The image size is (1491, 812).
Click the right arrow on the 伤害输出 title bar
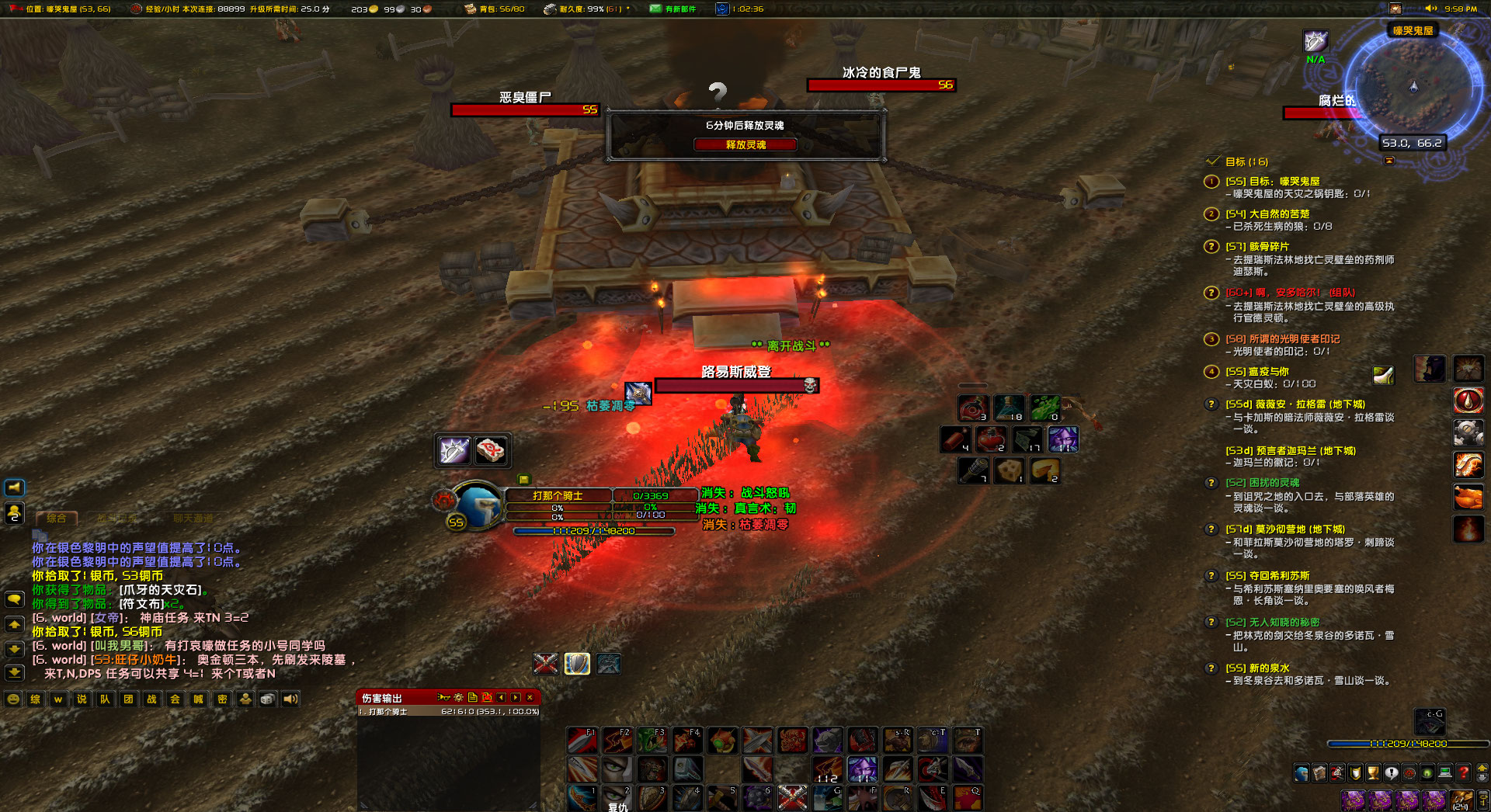[x=516, y=699]
